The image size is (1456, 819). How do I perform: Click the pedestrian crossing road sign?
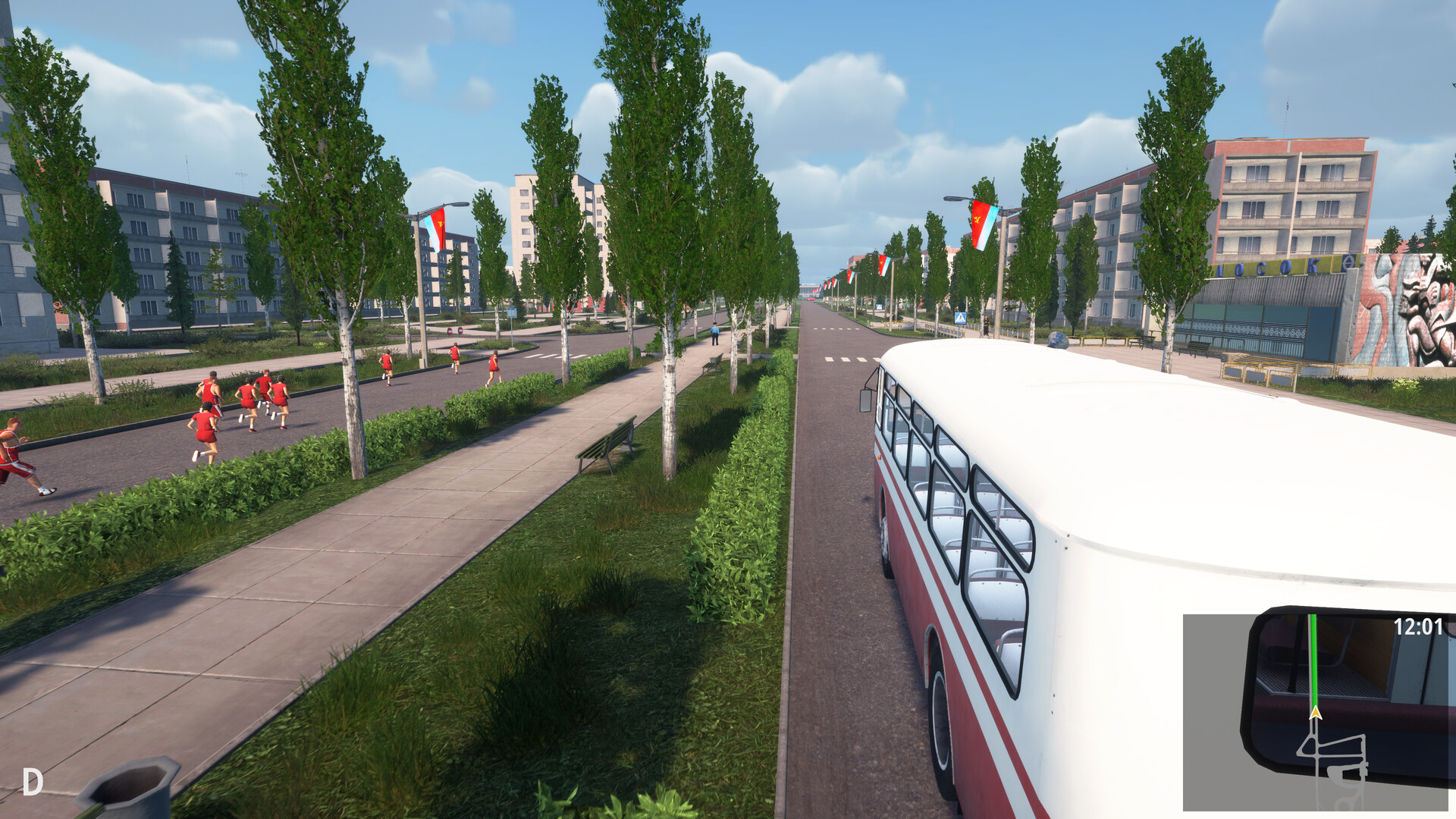point(961,318)
